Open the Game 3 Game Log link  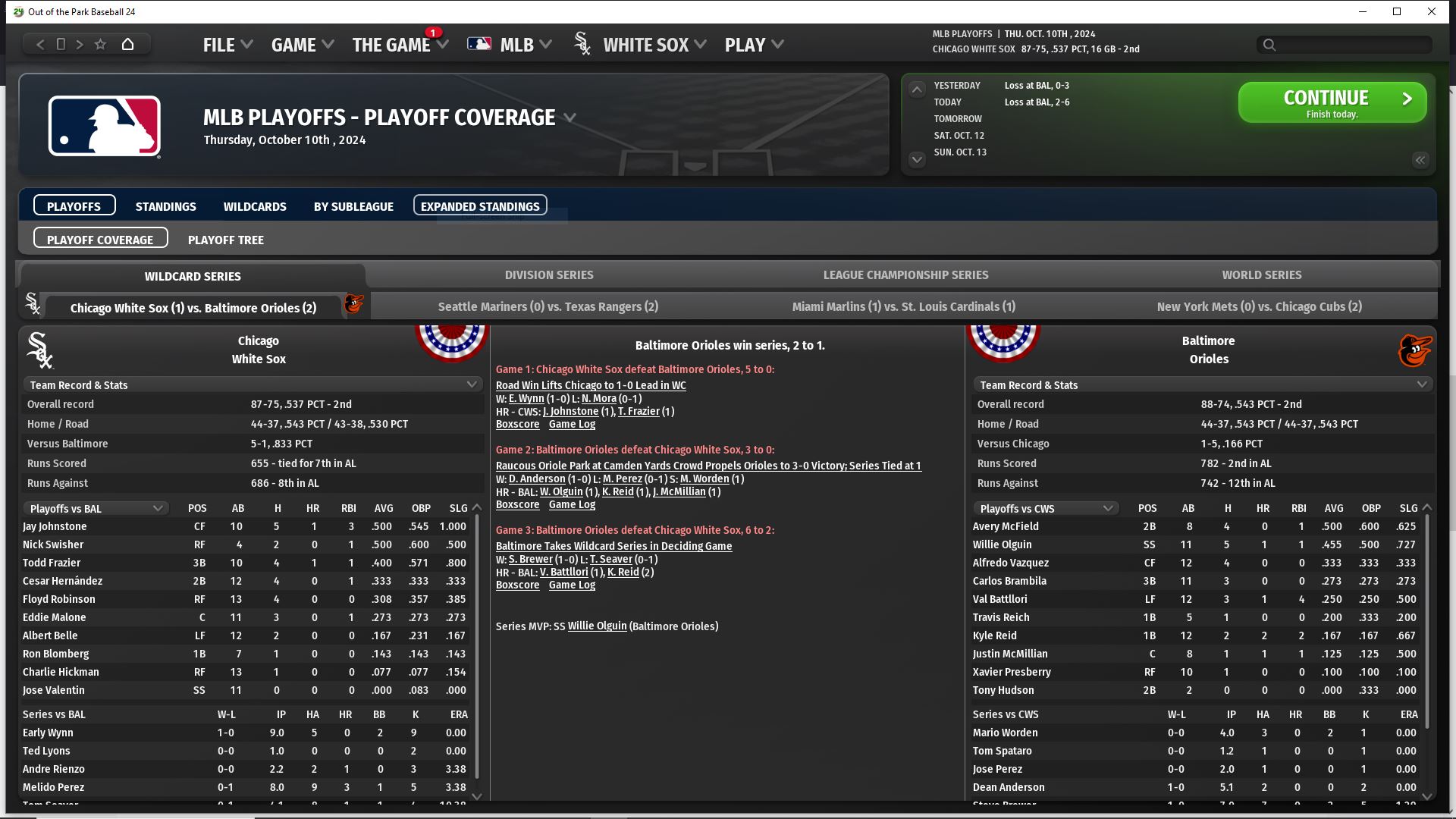[572, 585]
